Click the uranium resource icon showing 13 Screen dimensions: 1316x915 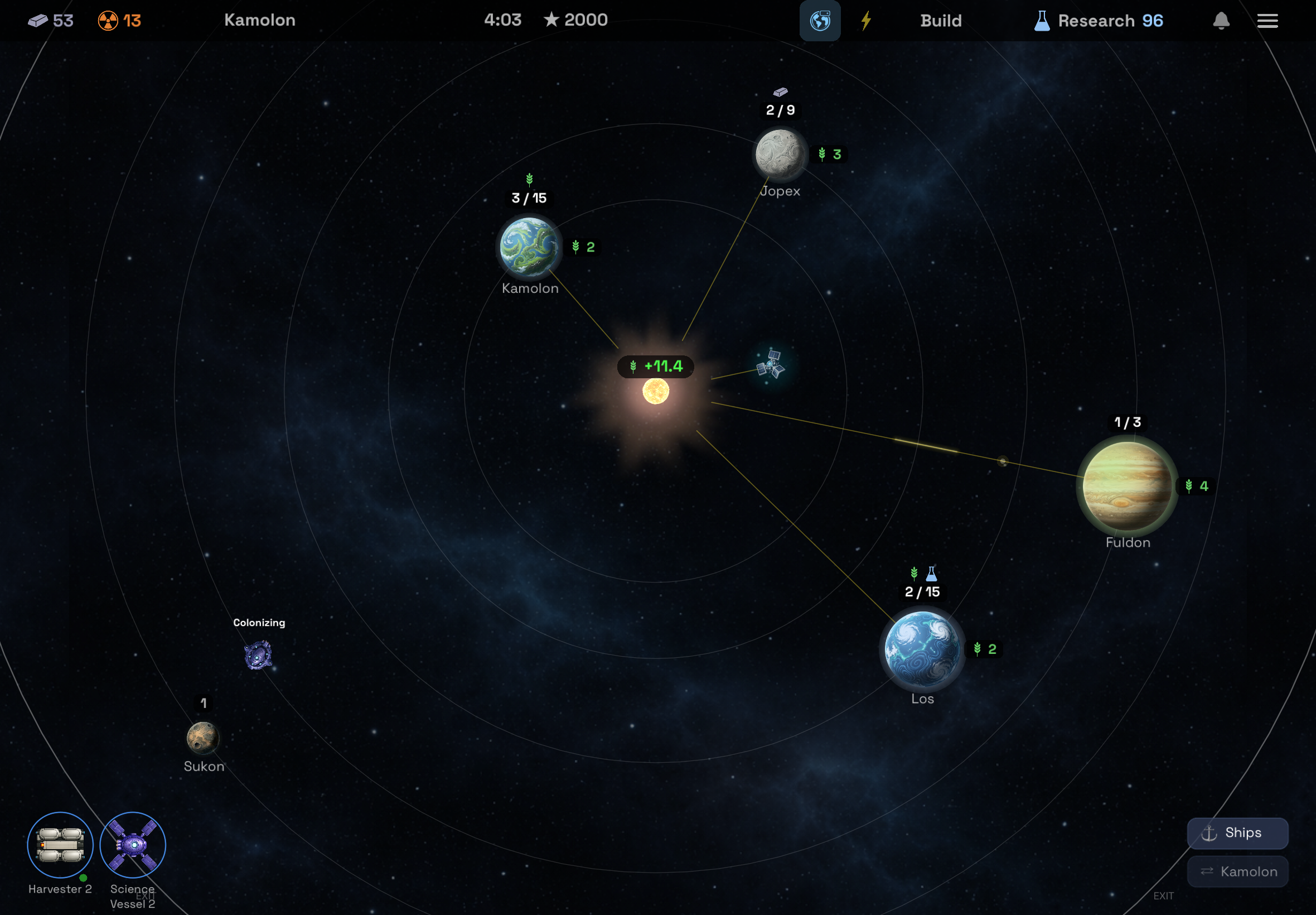pyautogui.click(x=108, y=20)
